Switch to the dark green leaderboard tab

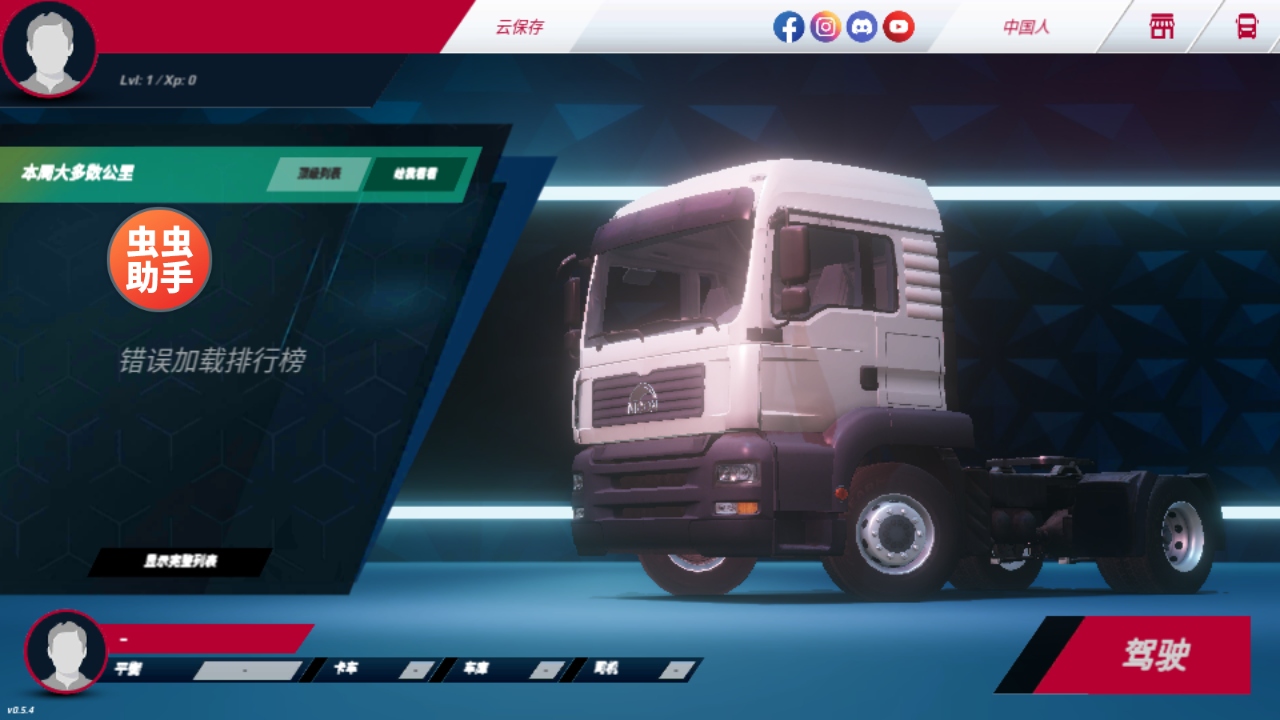pos(415,174)
